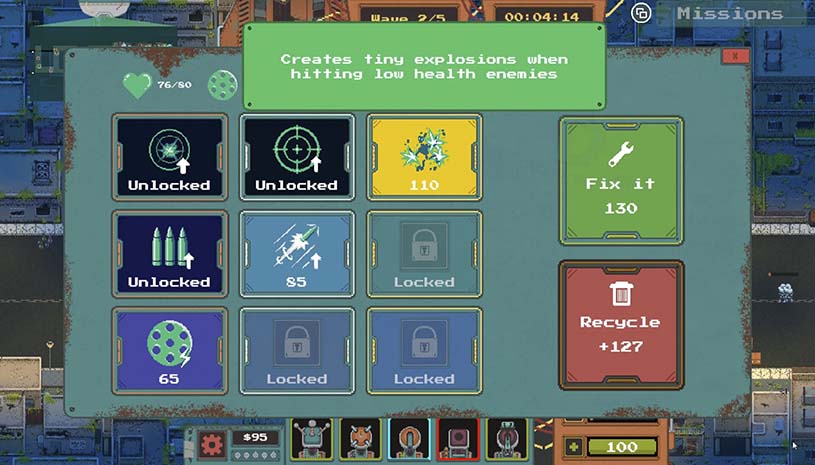Open the Missions panel

point(730,13)
